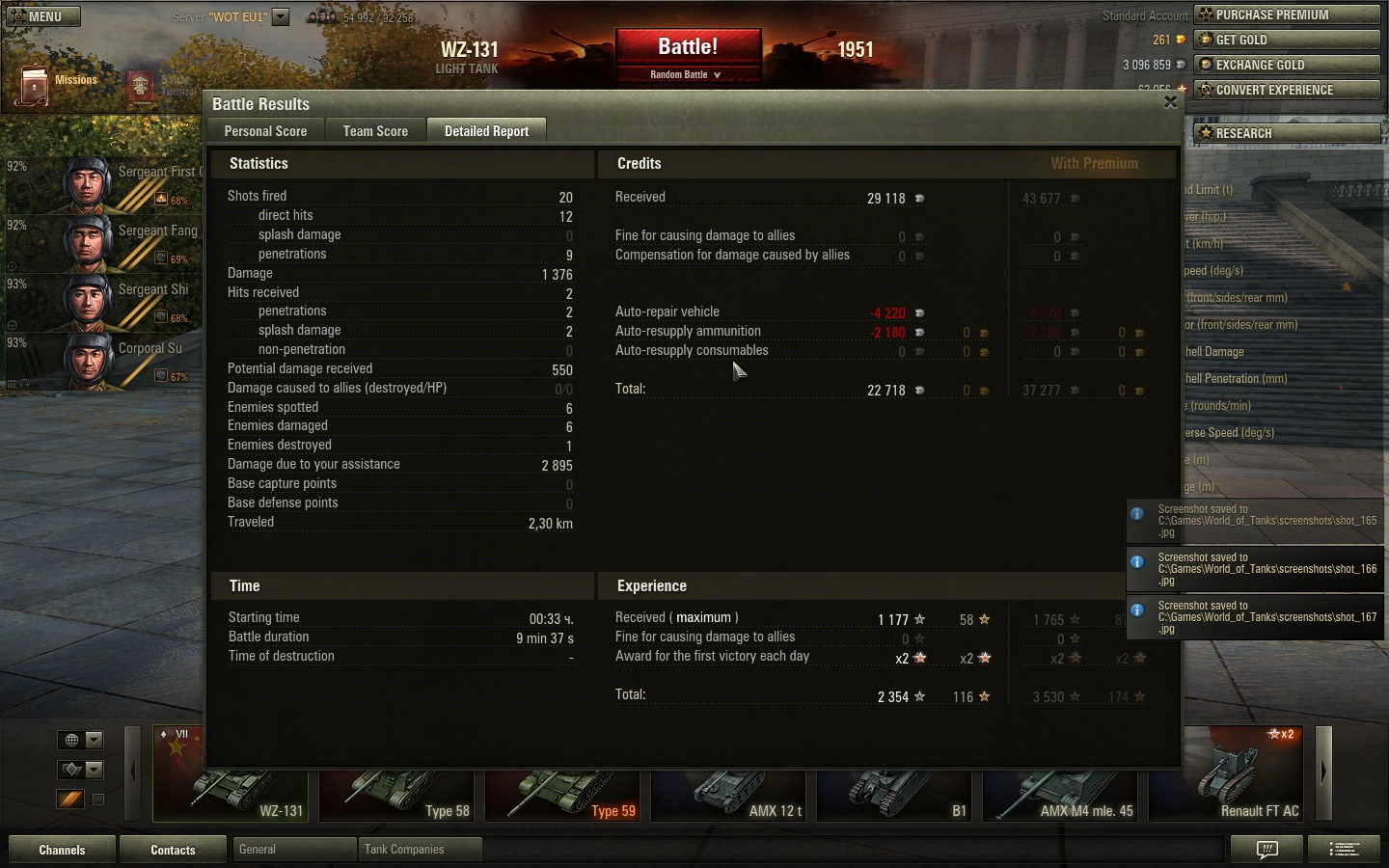Open the main Menu button

43,16
